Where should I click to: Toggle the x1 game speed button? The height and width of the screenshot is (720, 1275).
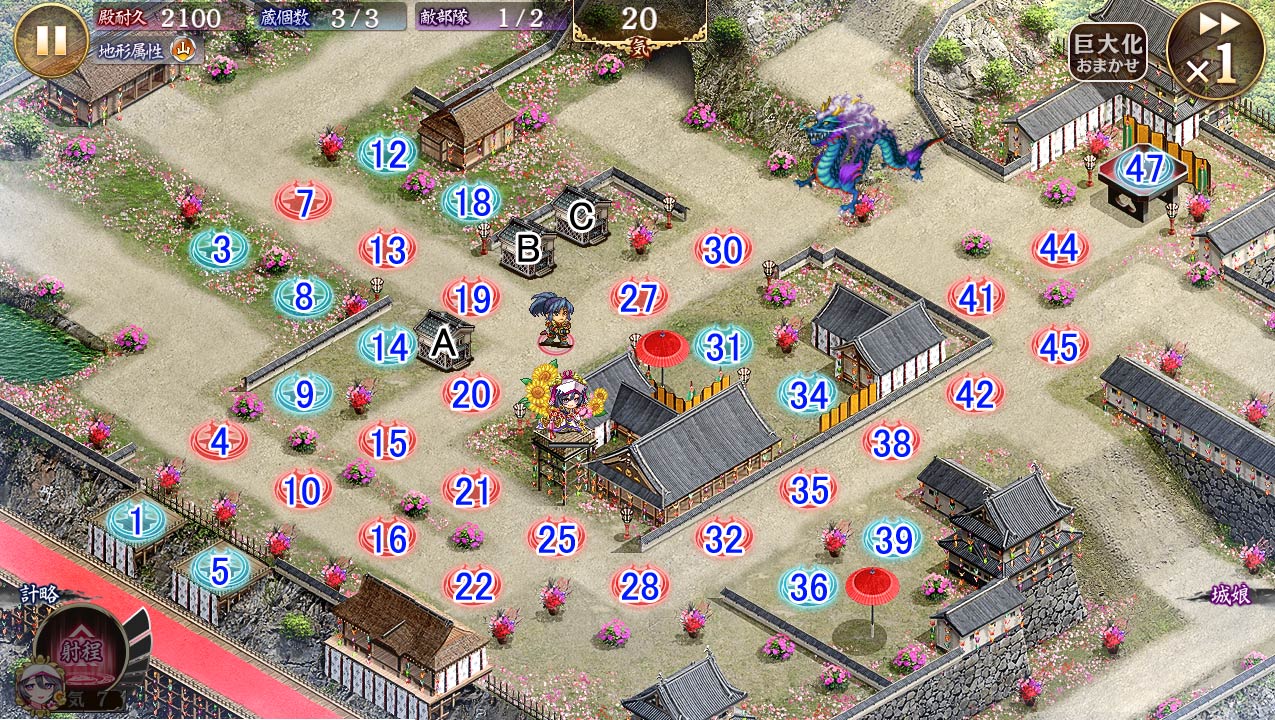point(1214,52)
